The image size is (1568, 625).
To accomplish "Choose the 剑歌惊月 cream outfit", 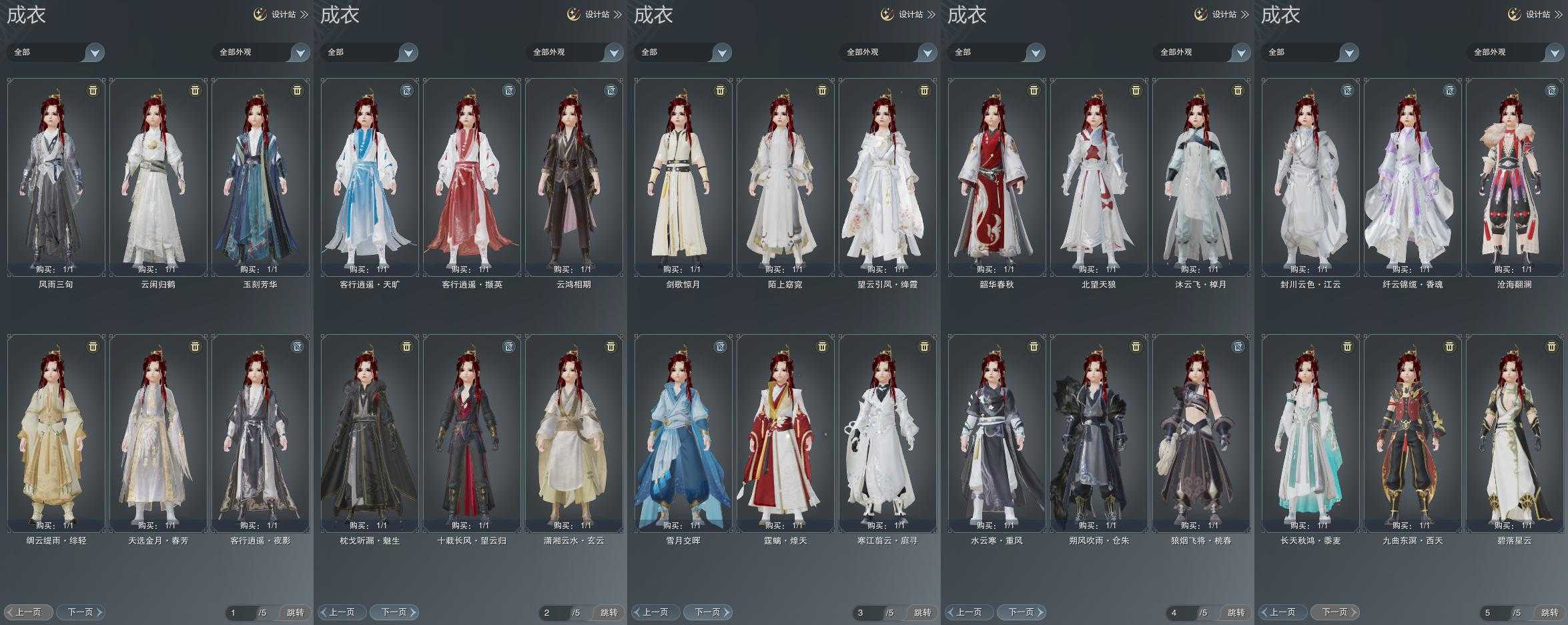I will pos(683,177).
